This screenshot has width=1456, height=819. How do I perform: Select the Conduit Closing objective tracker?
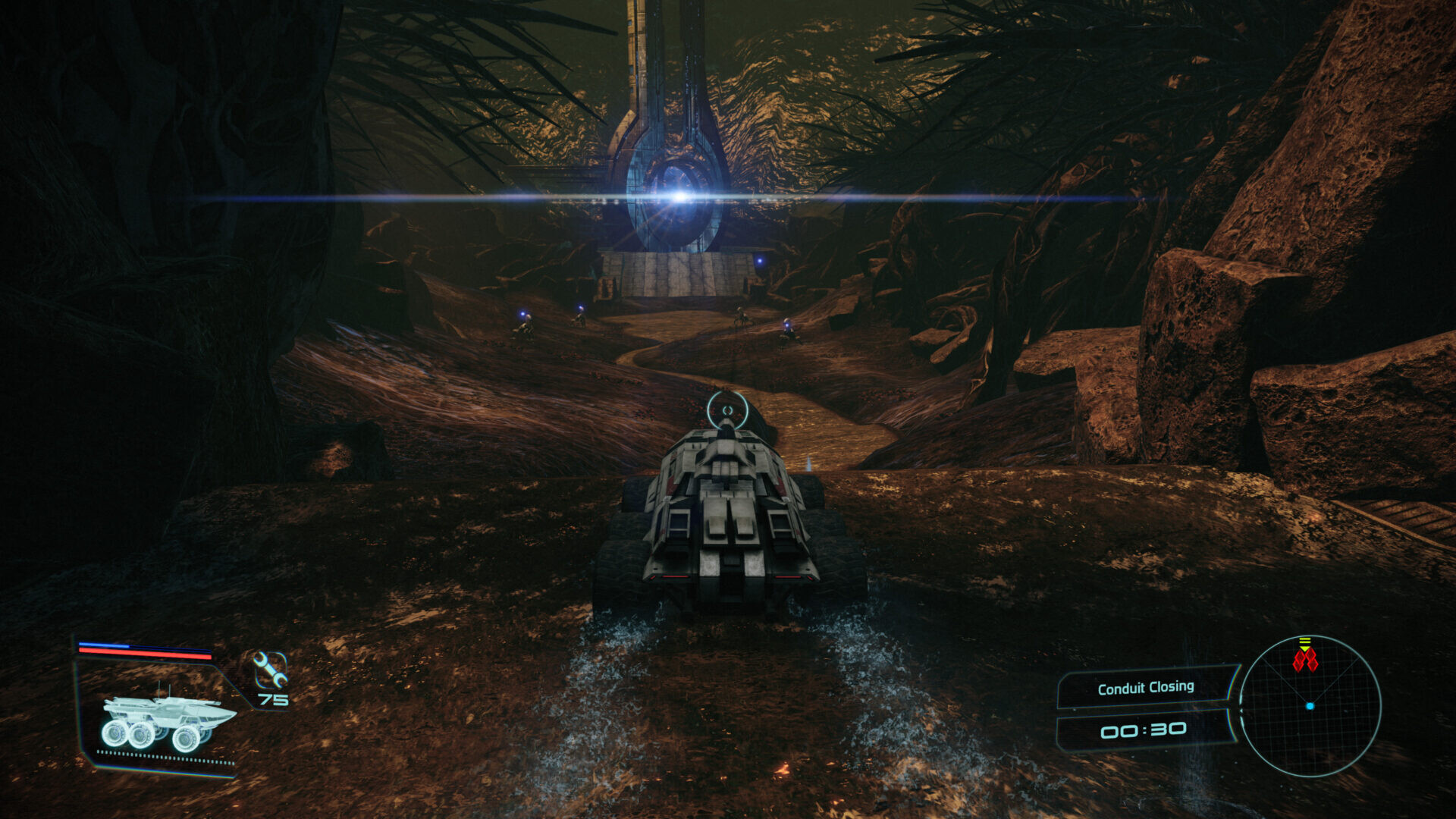[1145, 688]
